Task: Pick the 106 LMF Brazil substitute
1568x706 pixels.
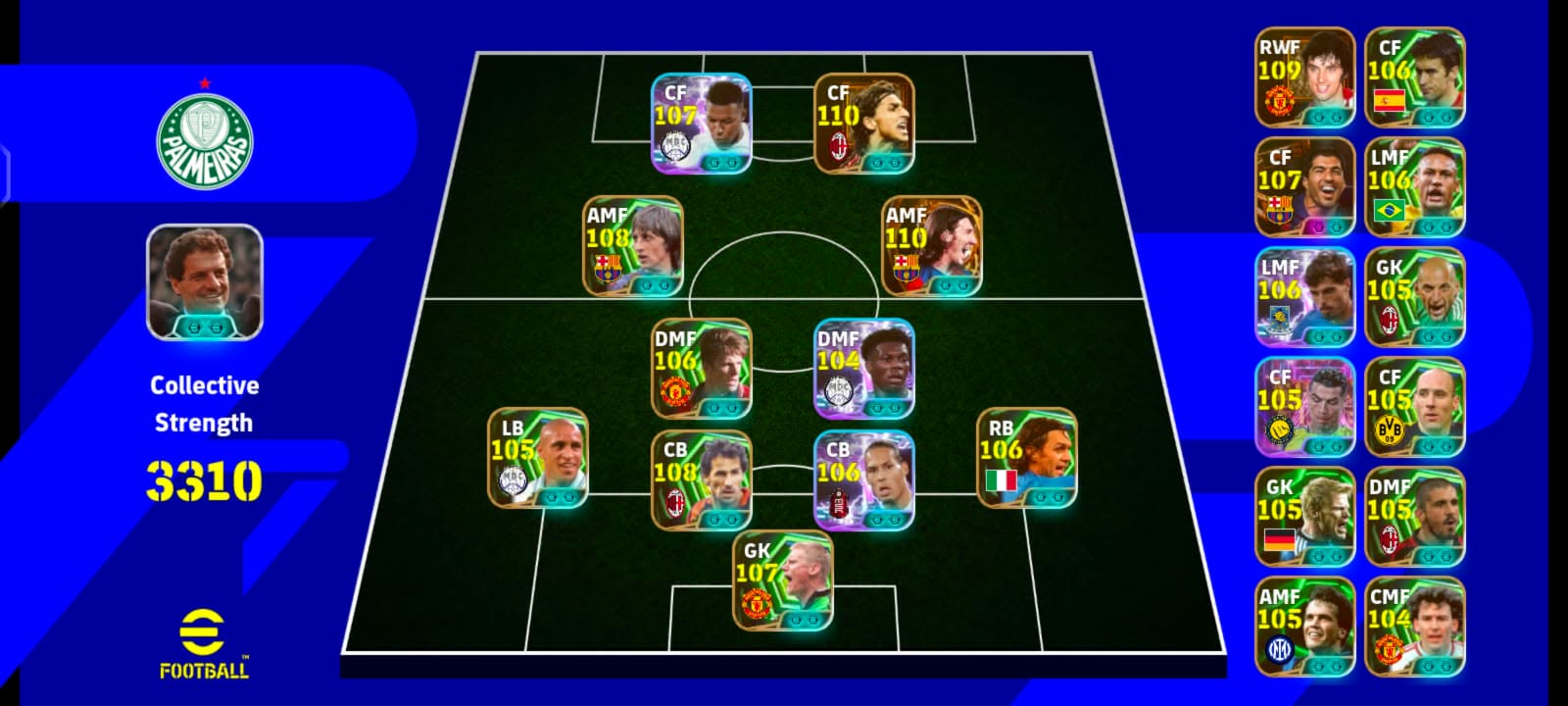Action: tap(1415, 187)
